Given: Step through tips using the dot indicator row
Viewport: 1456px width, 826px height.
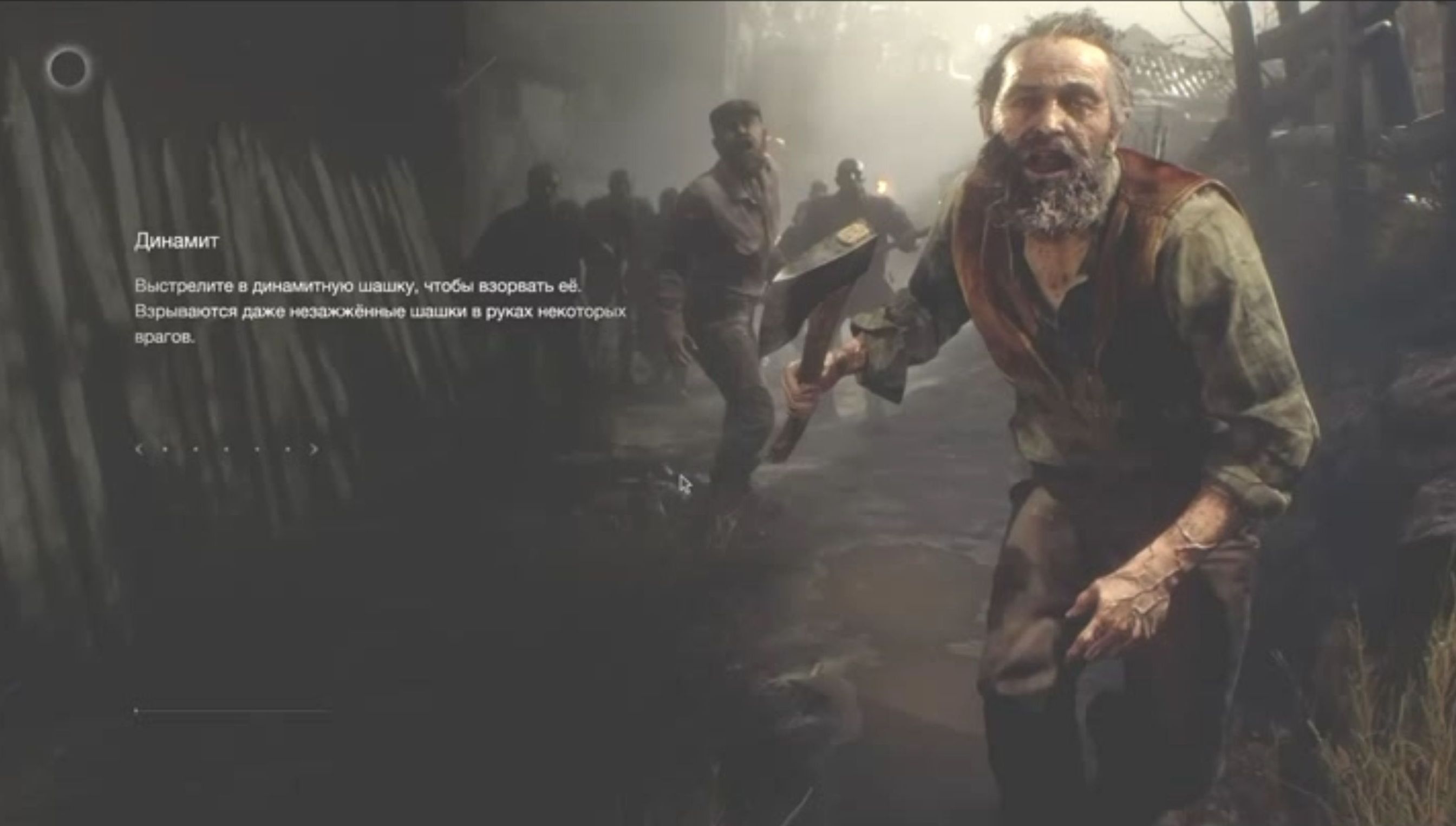Looking at the screenshot, I should [226, 450].
